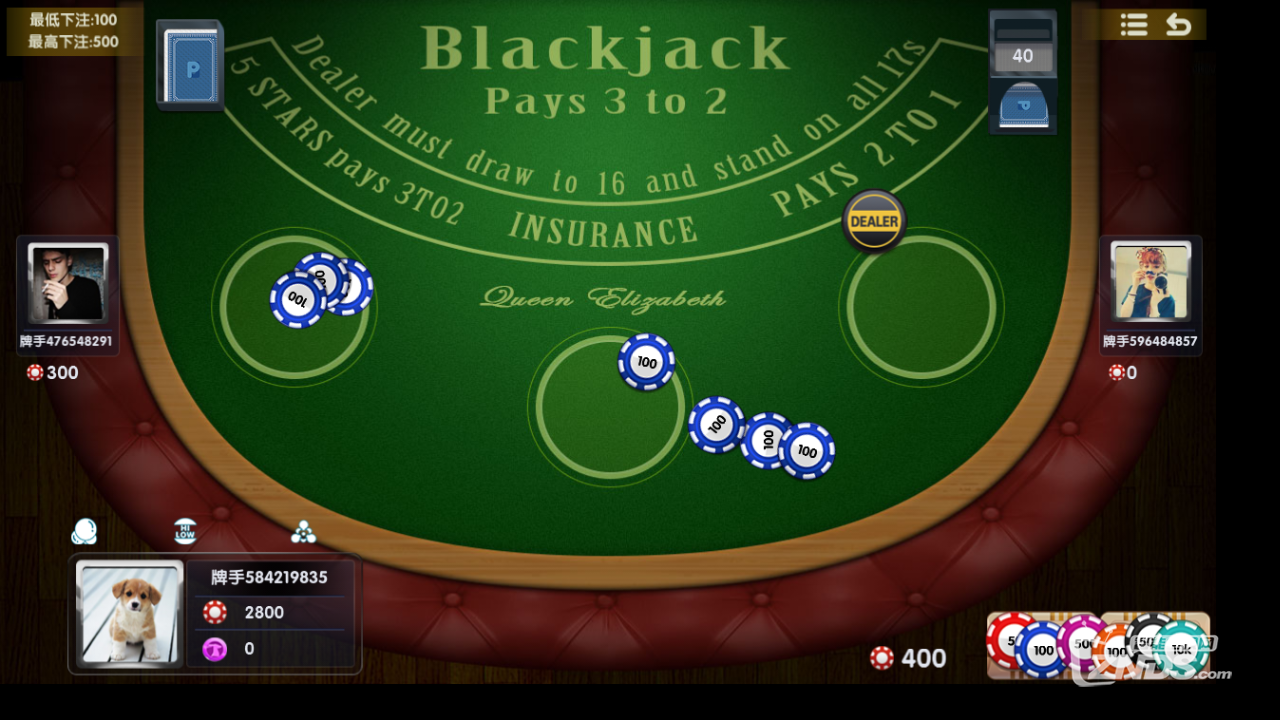Select the teal 10k chip
This screenshot has height=720, width=1280.
tap(1183, 648)
